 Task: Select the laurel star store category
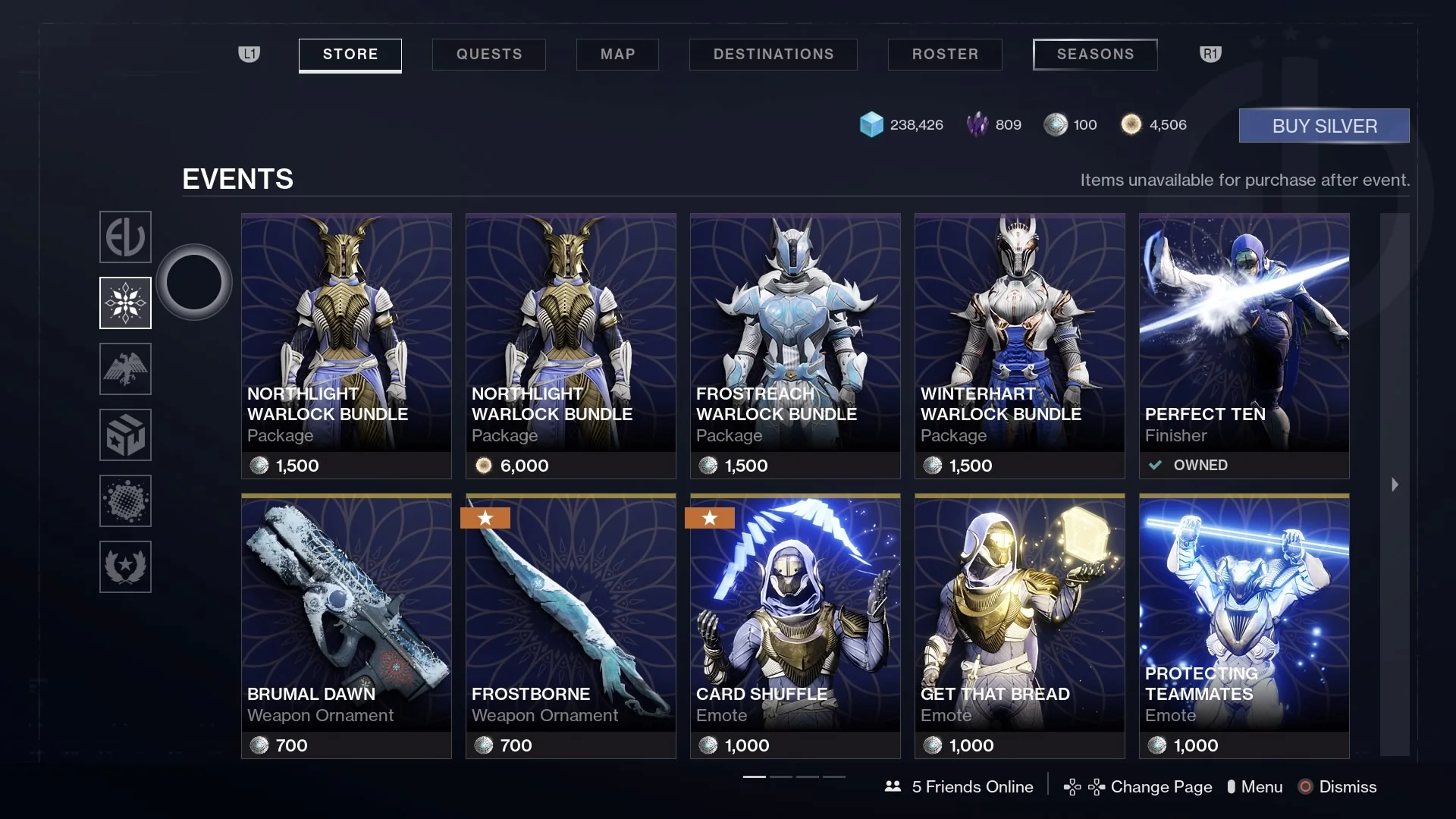pyautogui.click(x=125, y=567)
